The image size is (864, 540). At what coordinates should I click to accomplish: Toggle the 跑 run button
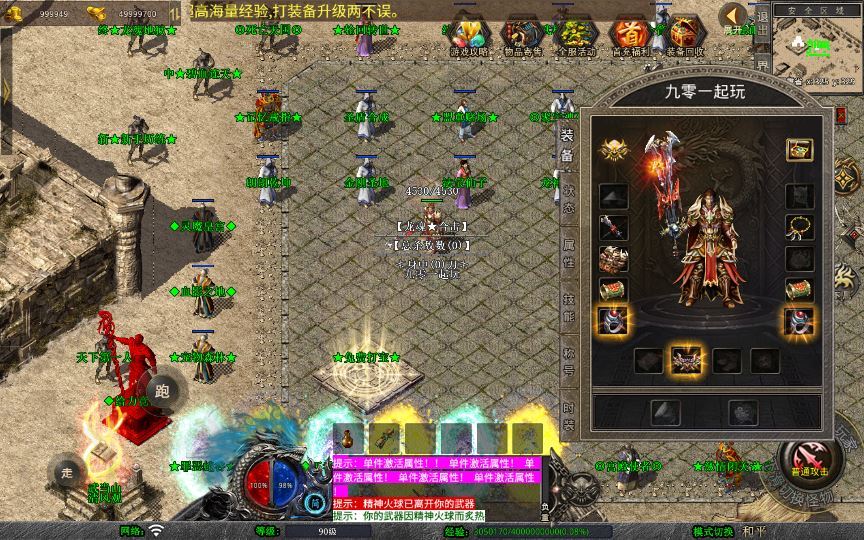click(164, 390)
